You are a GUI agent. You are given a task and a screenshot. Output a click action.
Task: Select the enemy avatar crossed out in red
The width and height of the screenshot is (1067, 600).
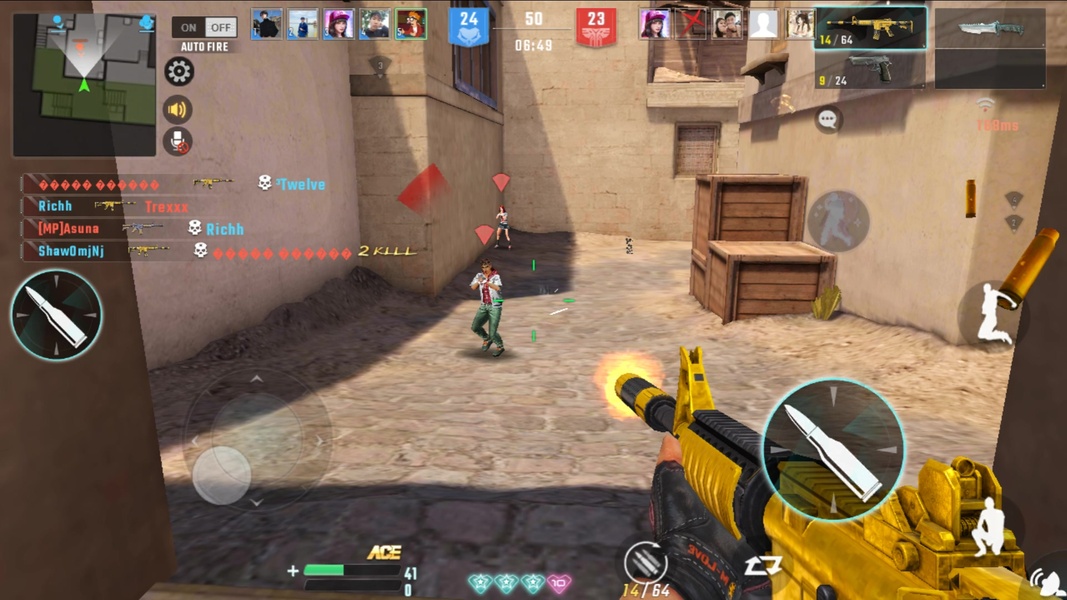tap(691, 24)
